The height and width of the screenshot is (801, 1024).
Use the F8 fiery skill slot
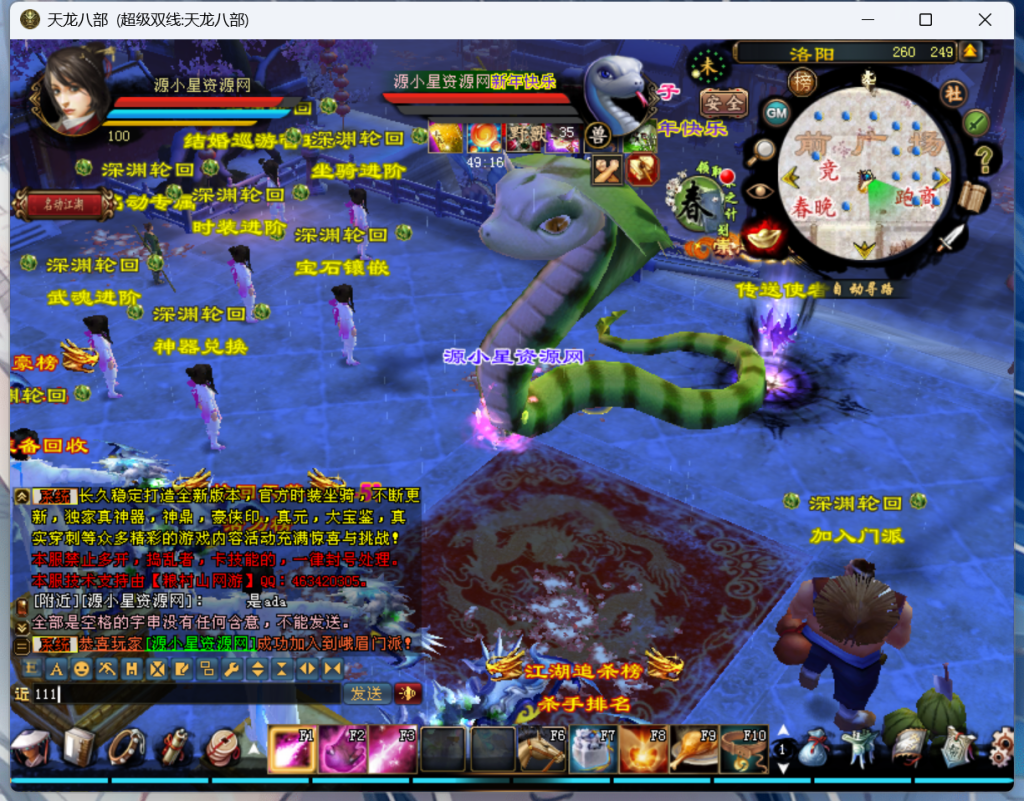[x=643, y=749]
